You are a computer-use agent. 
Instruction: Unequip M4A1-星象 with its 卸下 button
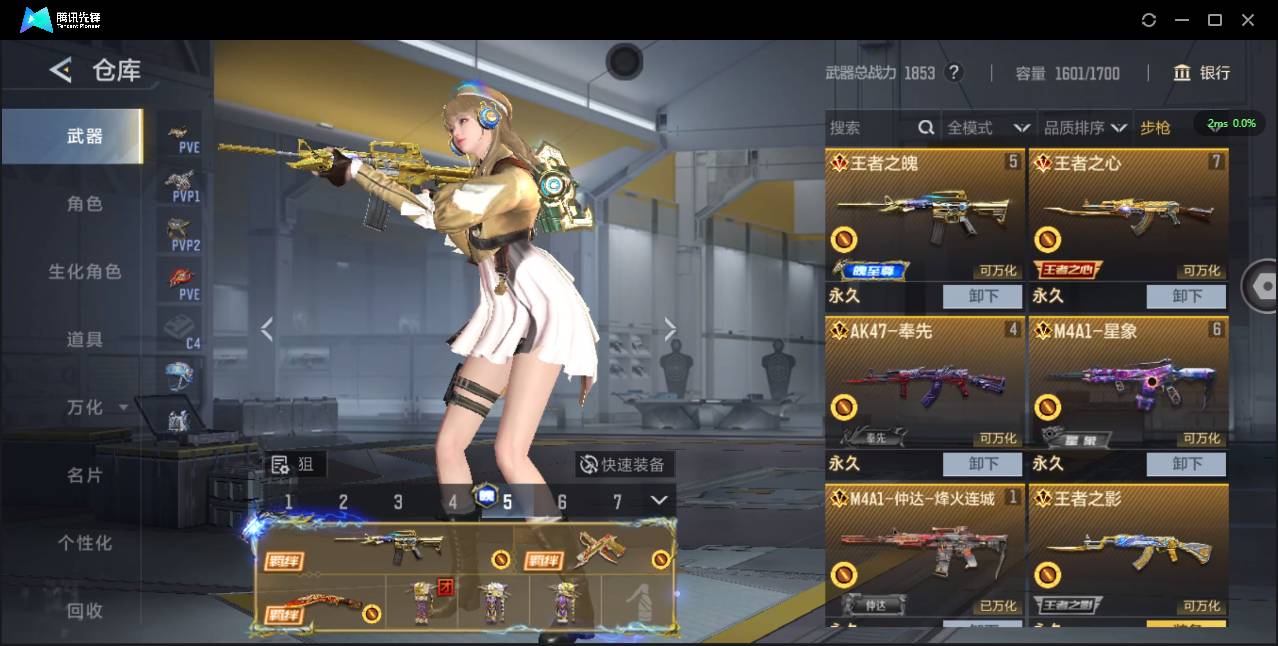(x=1187, y=464)
